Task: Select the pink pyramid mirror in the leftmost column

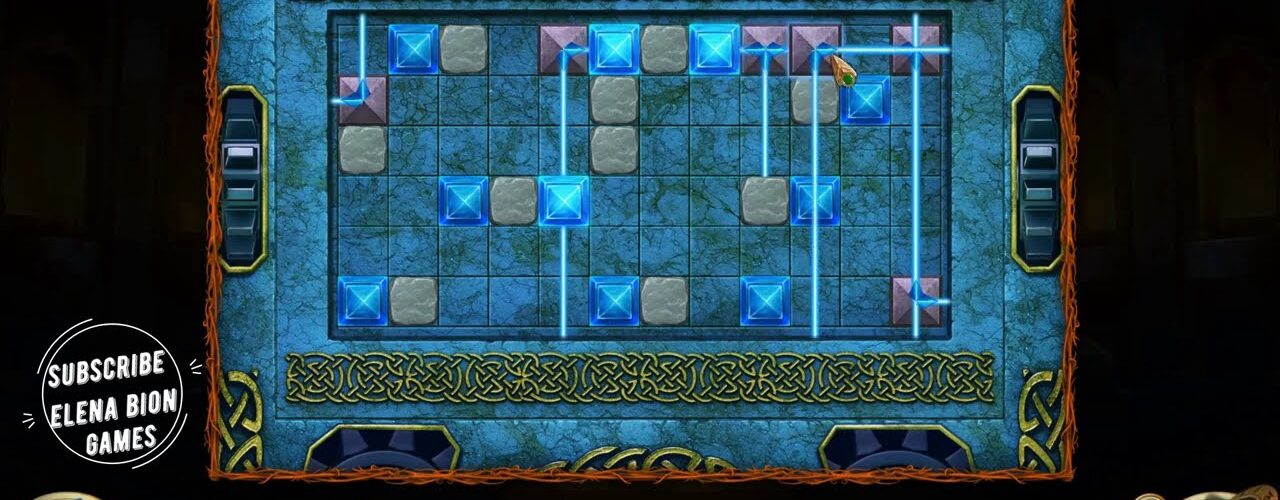Action: [362, 100]
